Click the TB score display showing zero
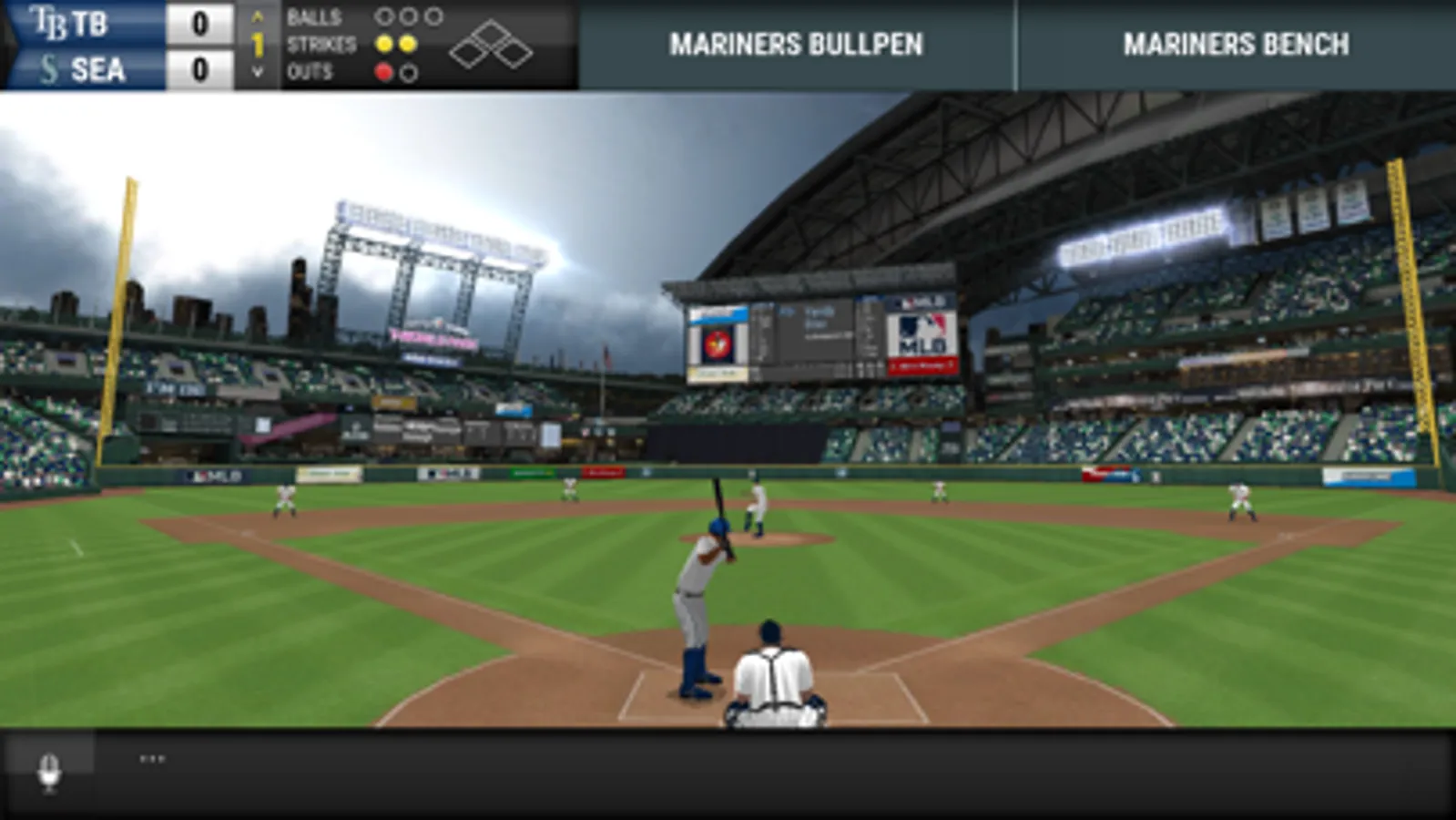This screenshot has width=1456, height=820. coord(202,22)
